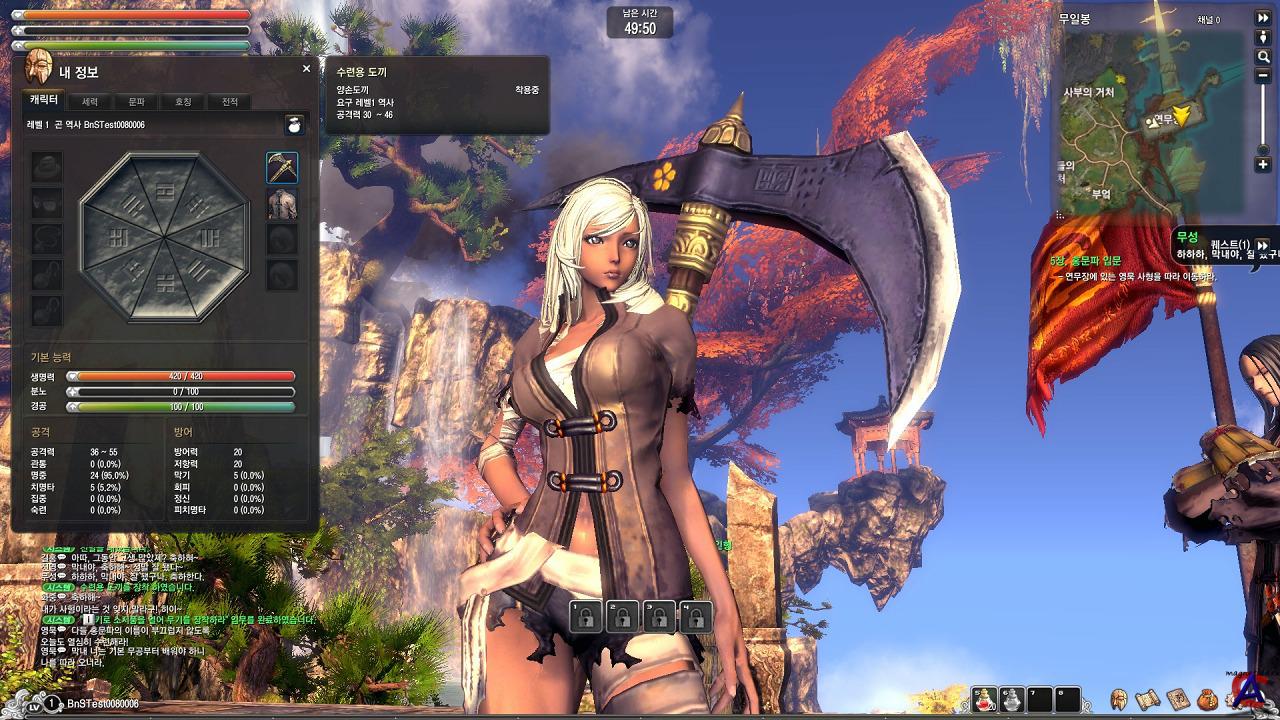The width and height of the screenshot is (1280, 720).
Task: Click the magnifier button beside the minimap
Action: pos(1263,58)
